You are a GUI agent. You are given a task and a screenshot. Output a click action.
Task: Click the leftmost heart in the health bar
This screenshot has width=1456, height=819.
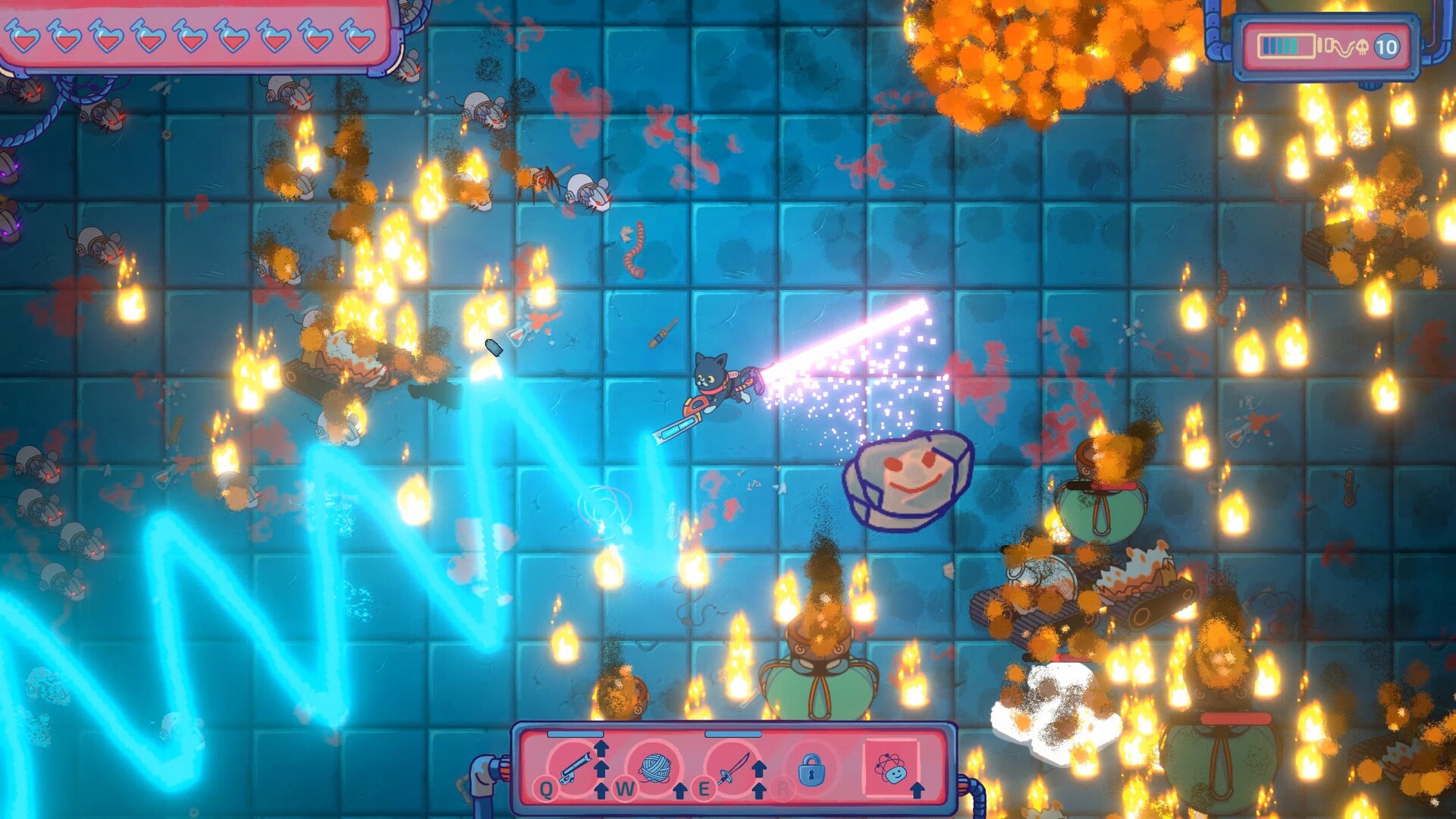tap(24, 36)
